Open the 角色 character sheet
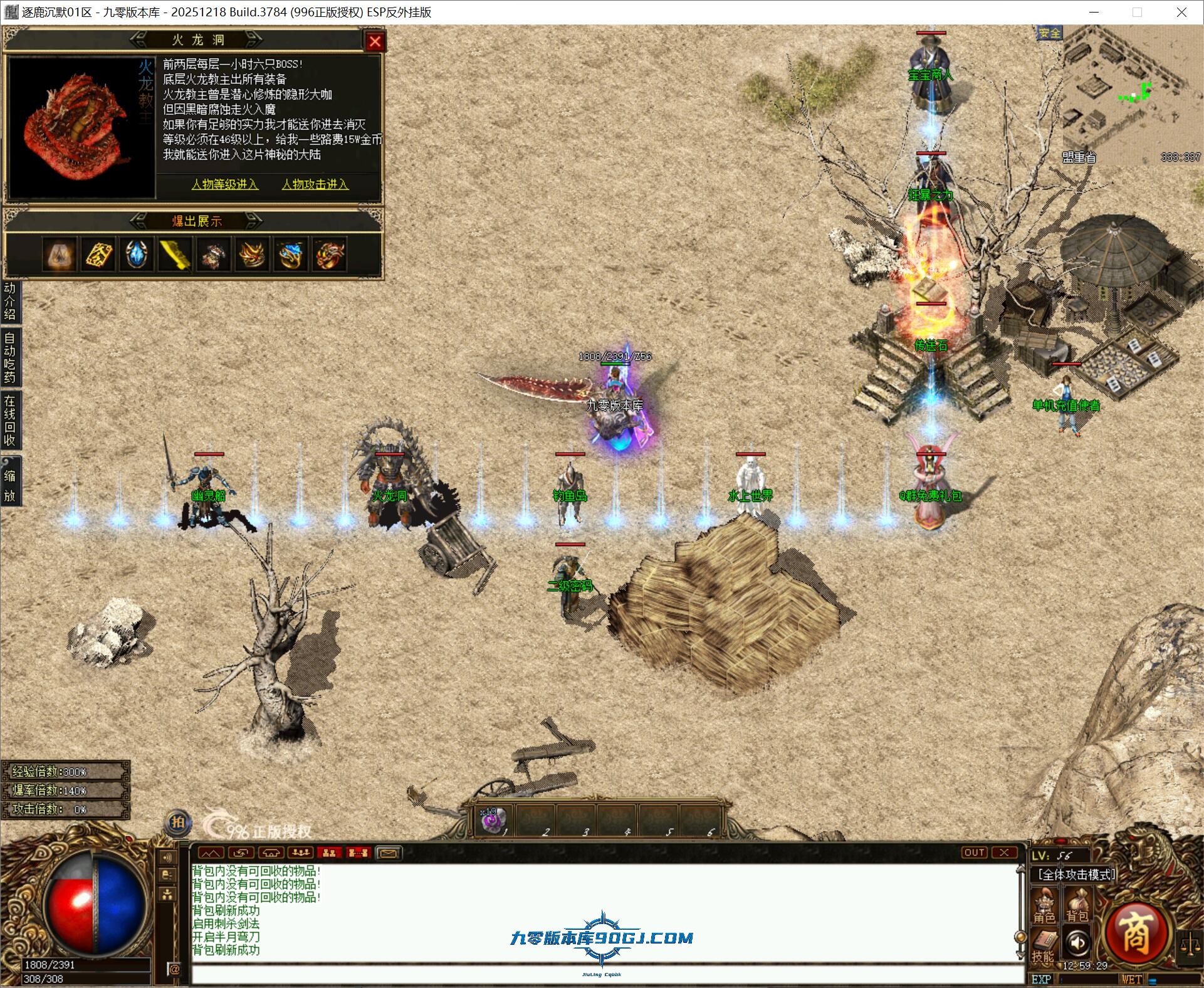Image resolution: width=1204 pixels, height=988 pixels. [1044, 907]
